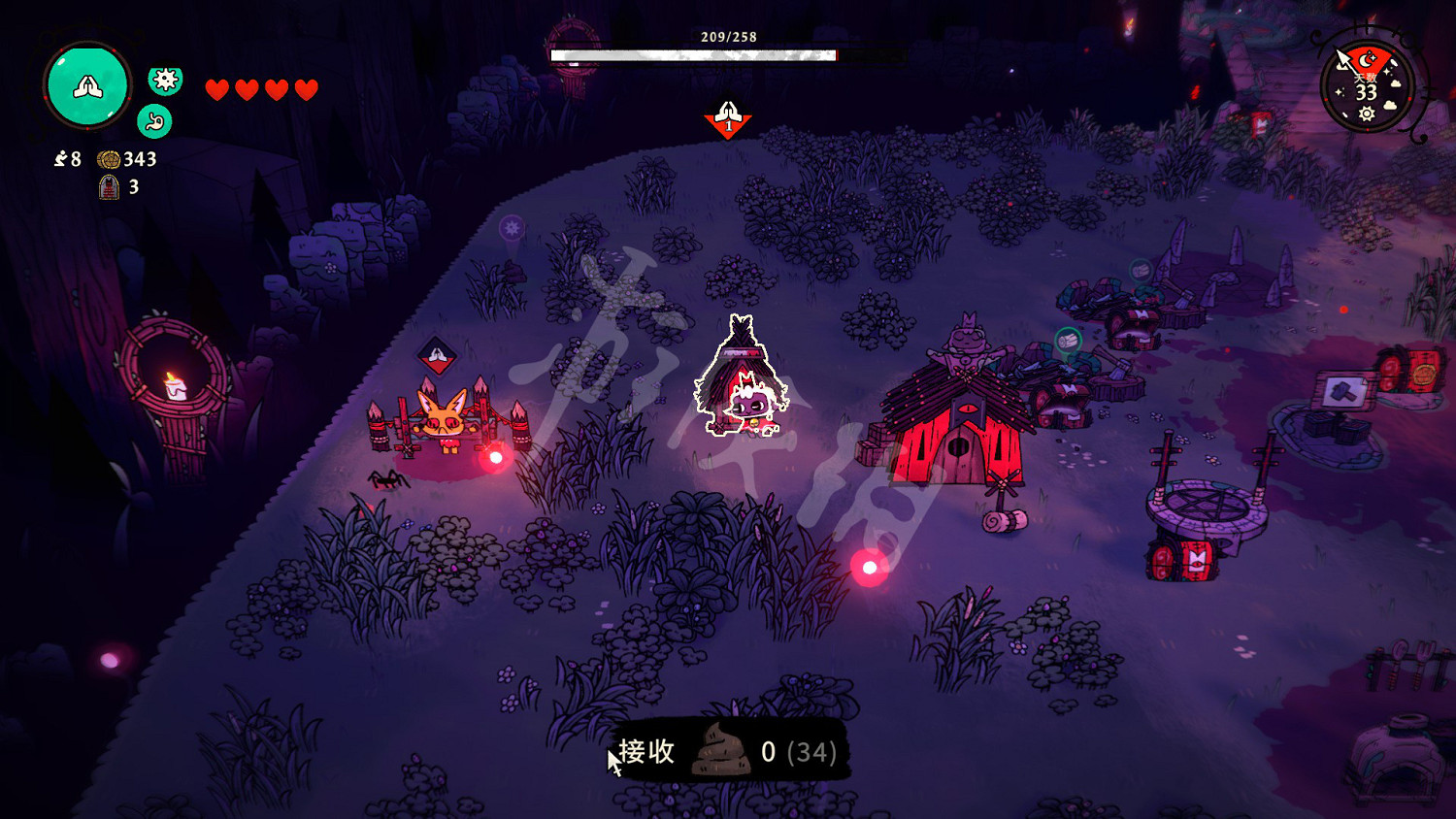Click the kneeling follower icon beside 8

click(60, 160)
